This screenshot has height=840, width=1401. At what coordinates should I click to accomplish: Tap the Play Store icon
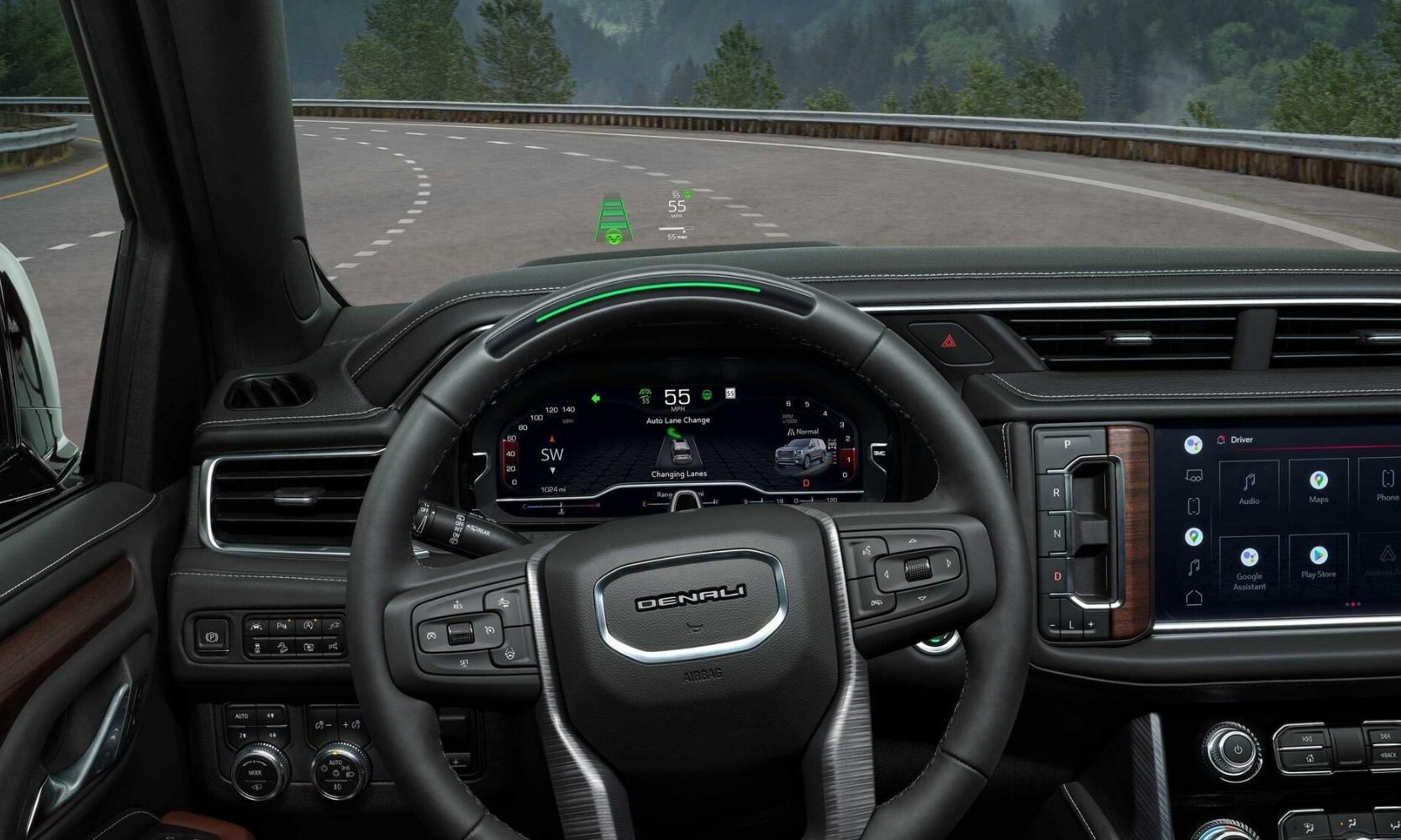pos(1318,561)
